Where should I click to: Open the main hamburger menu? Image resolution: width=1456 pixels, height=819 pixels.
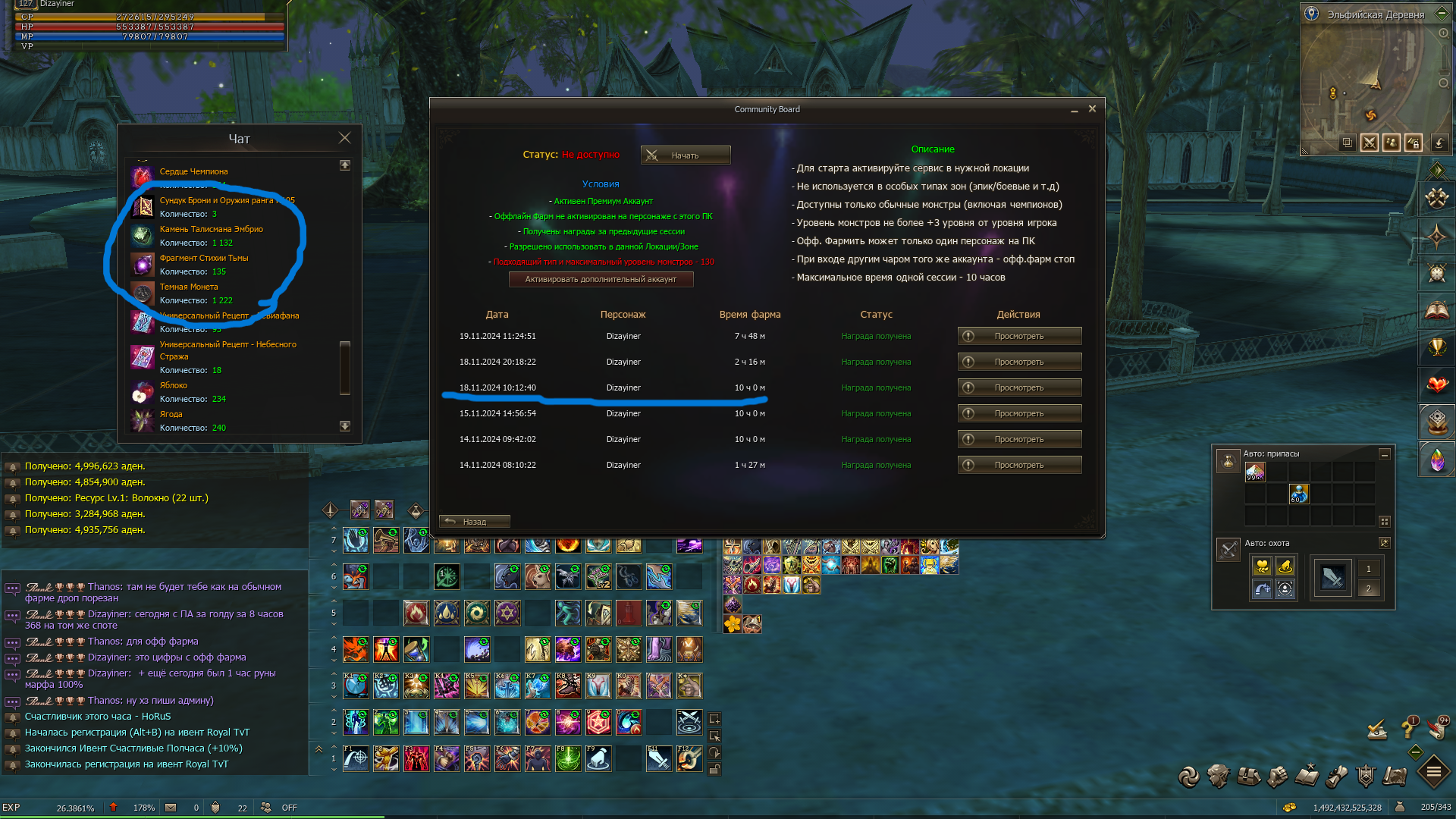pyautogui.click(x=1433, y=773)
